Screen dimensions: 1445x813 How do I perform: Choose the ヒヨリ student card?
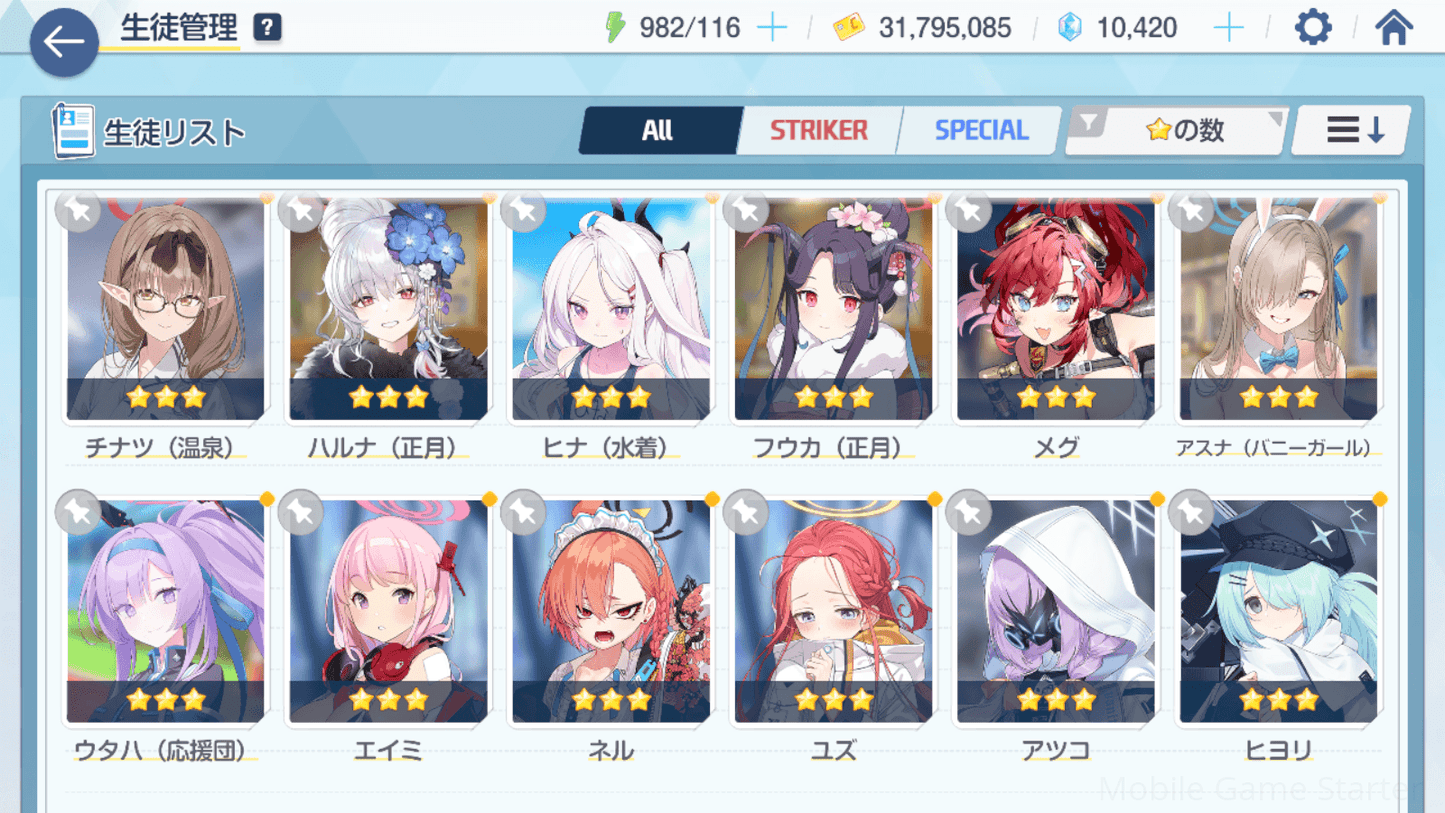coord(1278,612)
